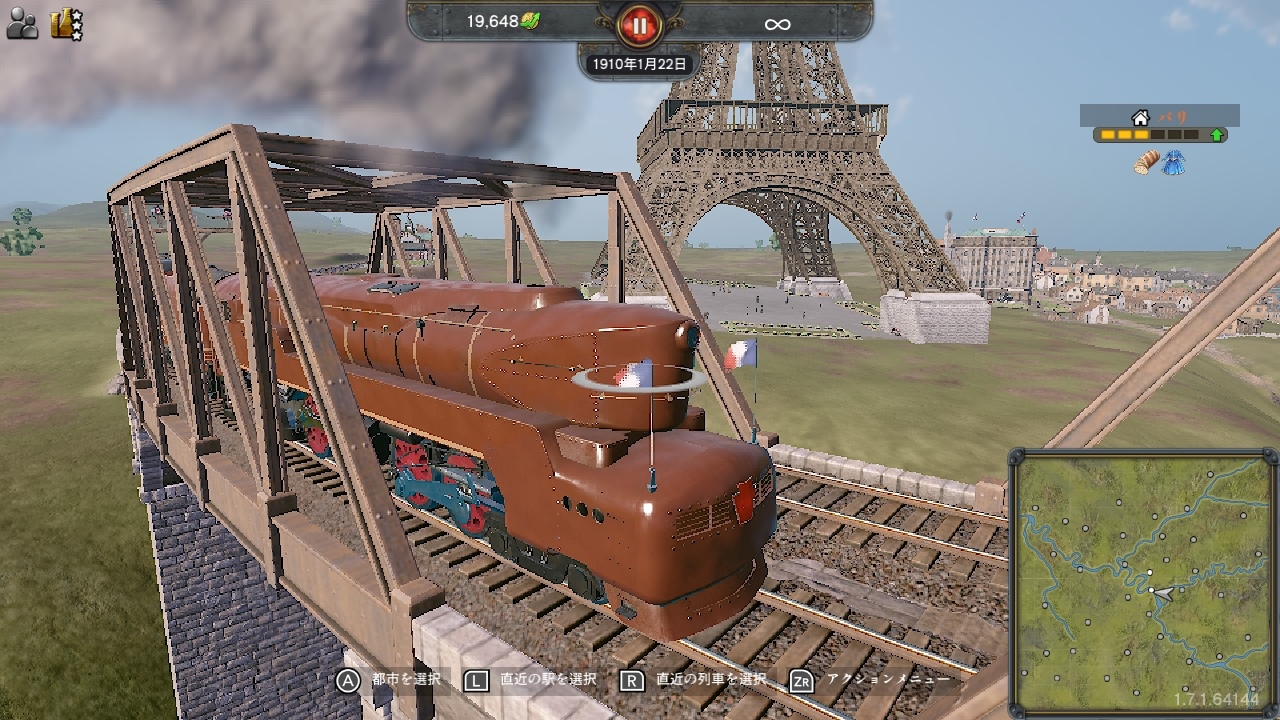This screenshot has width=1280, height=720.
Task: Click the date label 1910年1月22日
Action: click(638, 62)
